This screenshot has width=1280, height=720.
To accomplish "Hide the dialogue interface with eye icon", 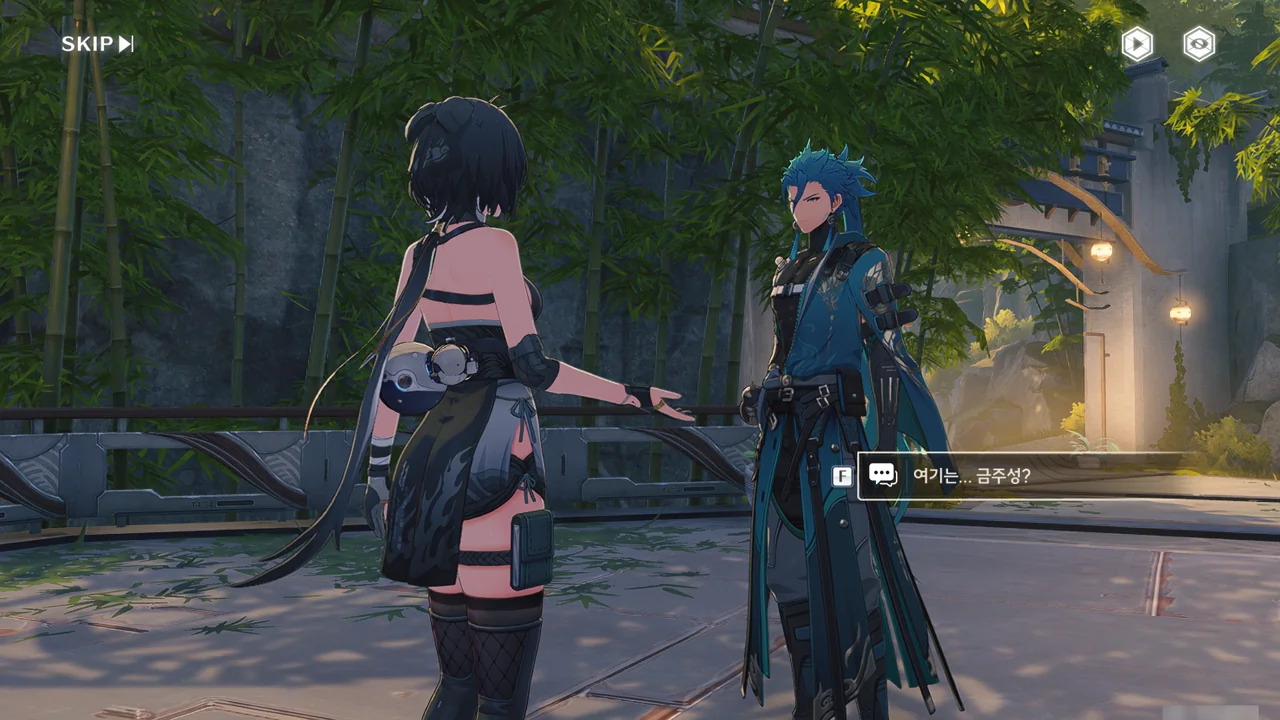I will [1199, 44].
